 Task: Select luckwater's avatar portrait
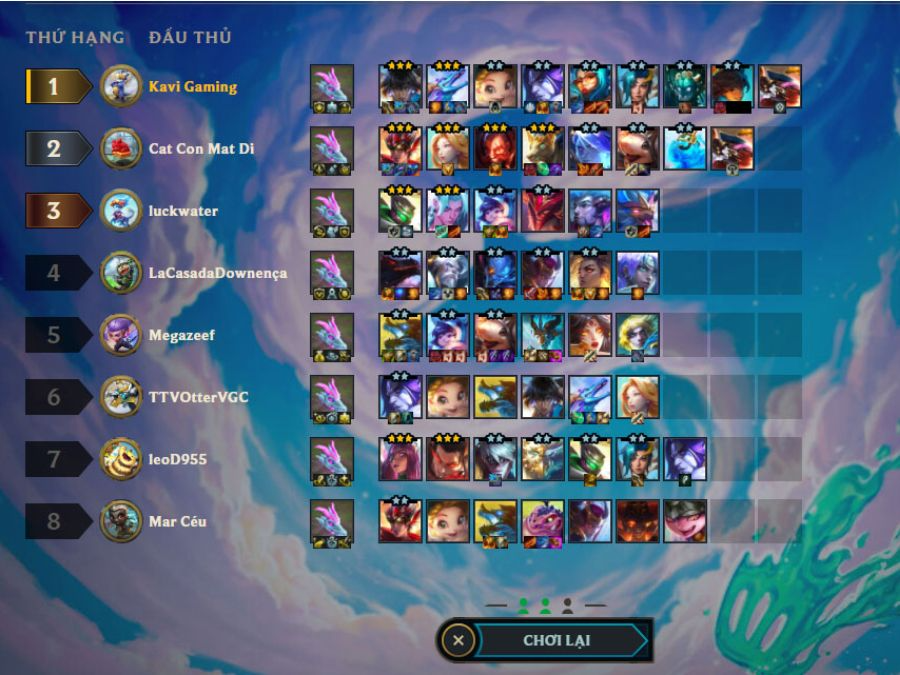point(121,211)
